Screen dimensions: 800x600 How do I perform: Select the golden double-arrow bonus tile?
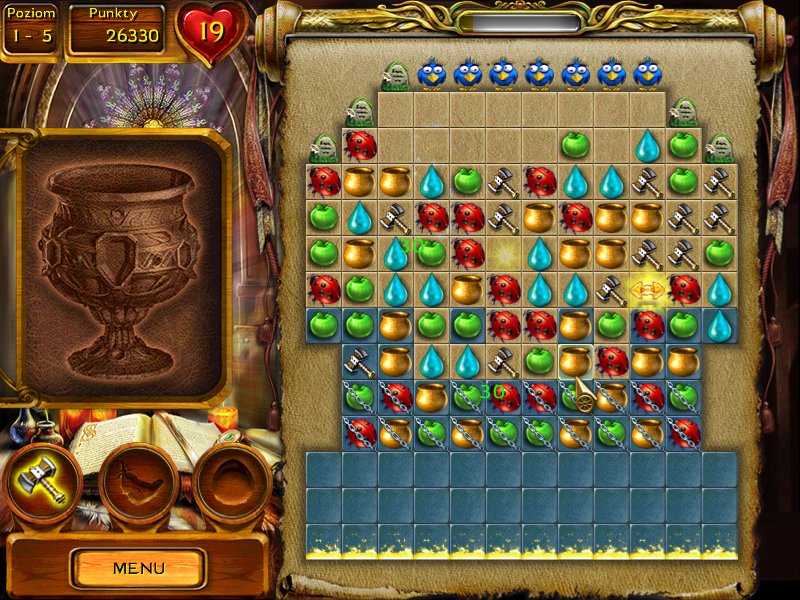click(647, 290)
